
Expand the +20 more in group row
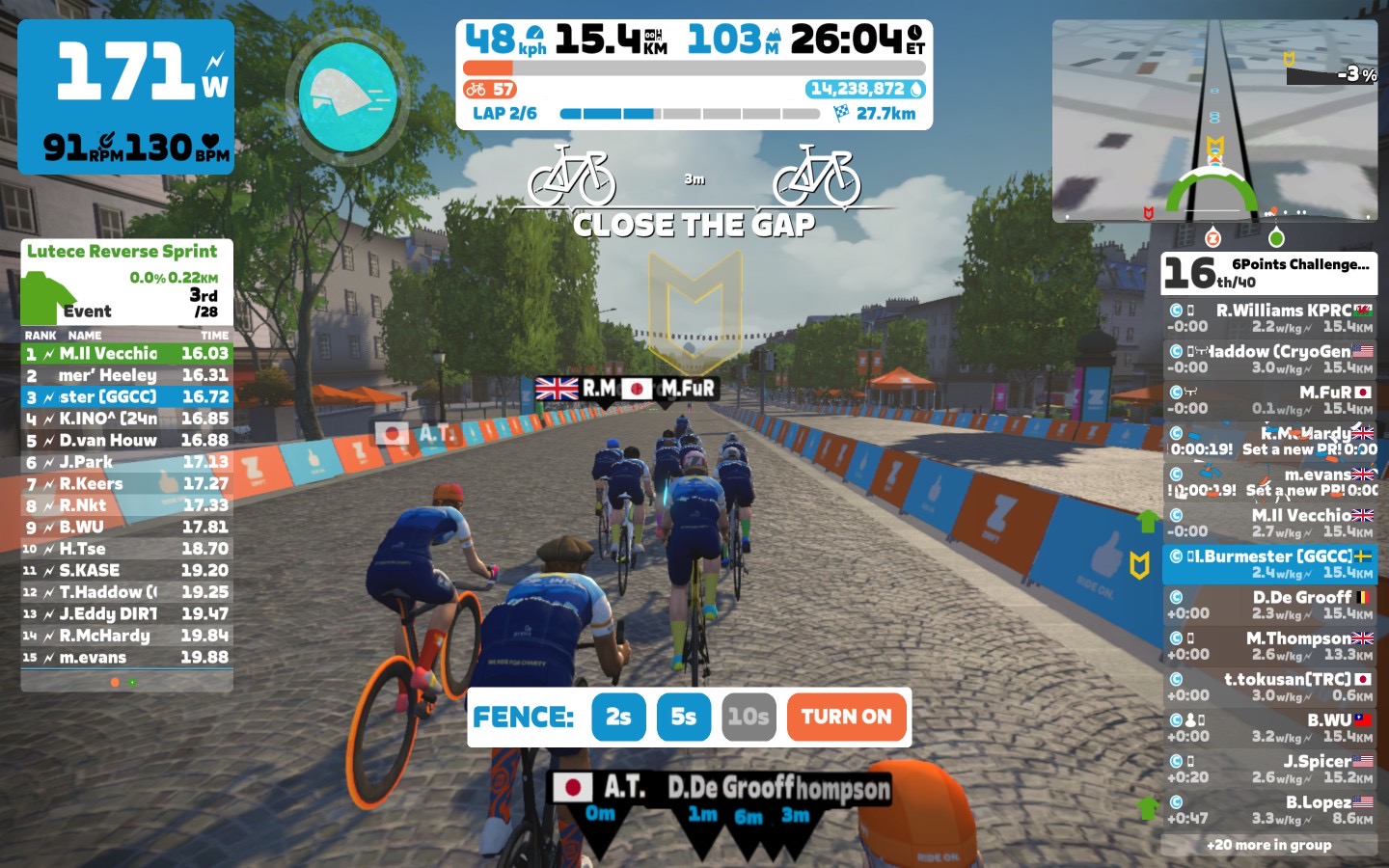1268,845
